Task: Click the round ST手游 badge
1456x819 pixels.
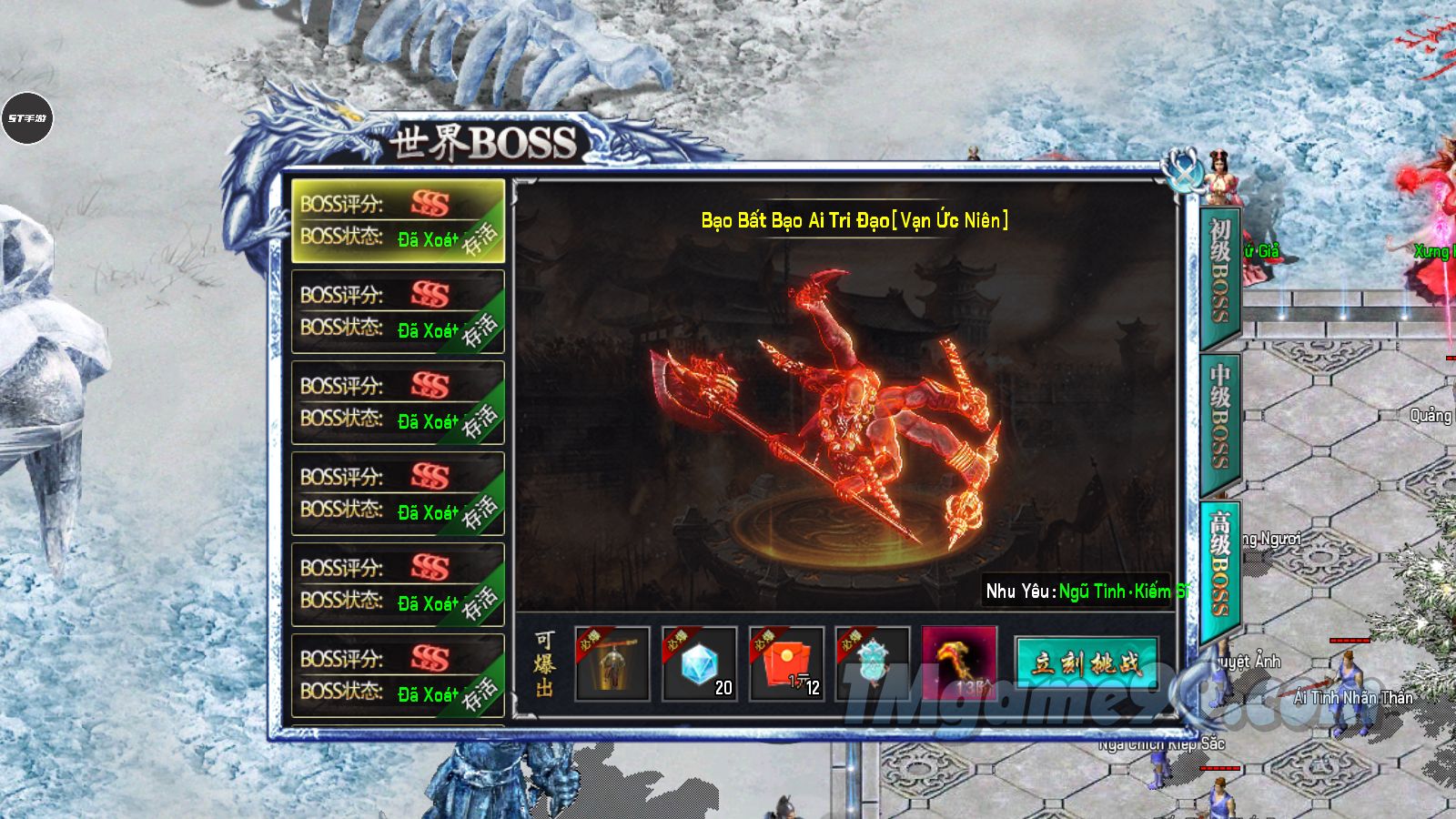Action: (x=27, y=118)
